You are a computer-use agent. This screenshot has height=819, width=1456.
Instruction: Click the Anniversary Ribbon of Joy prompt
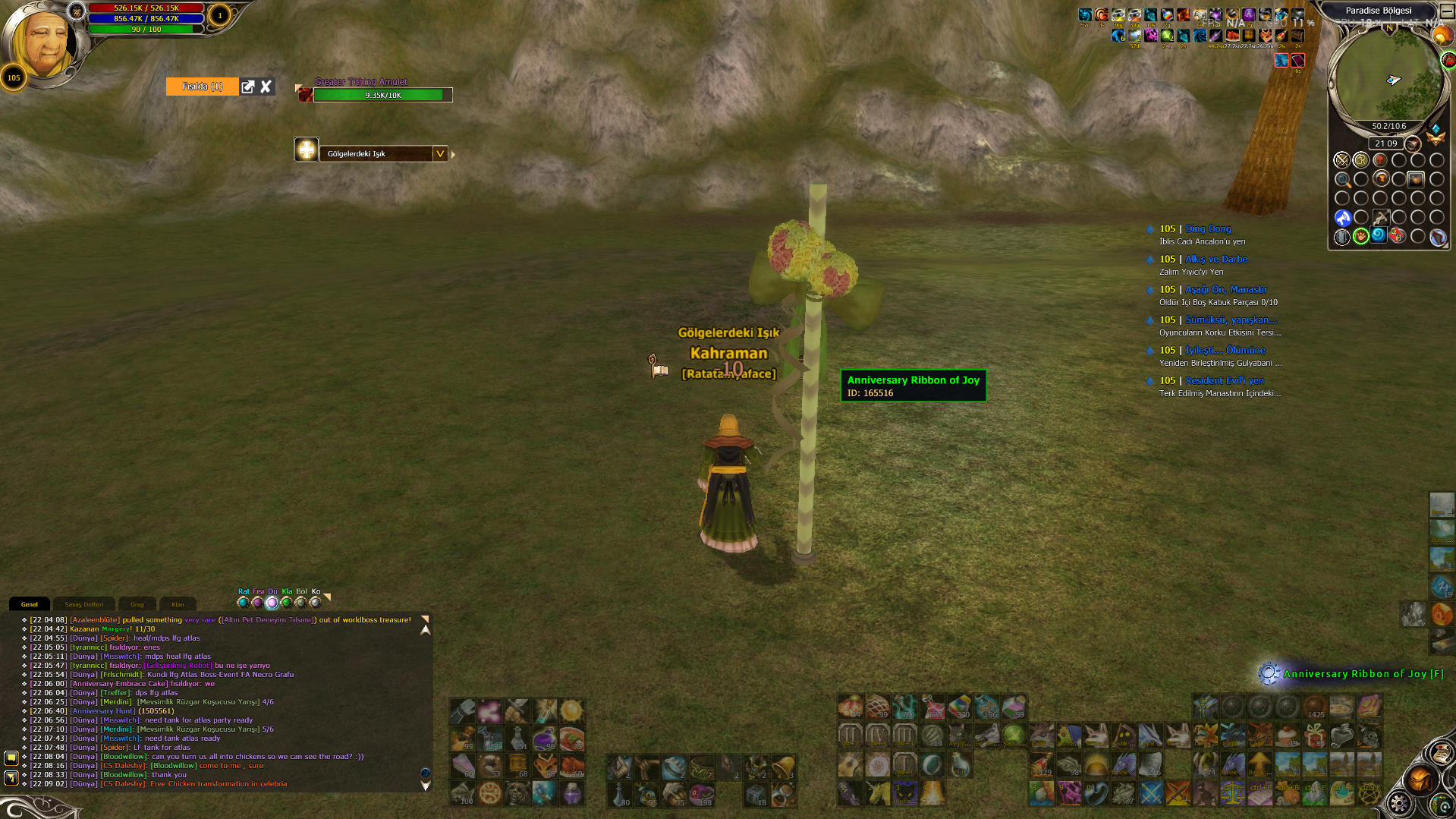coord(1363,673)
